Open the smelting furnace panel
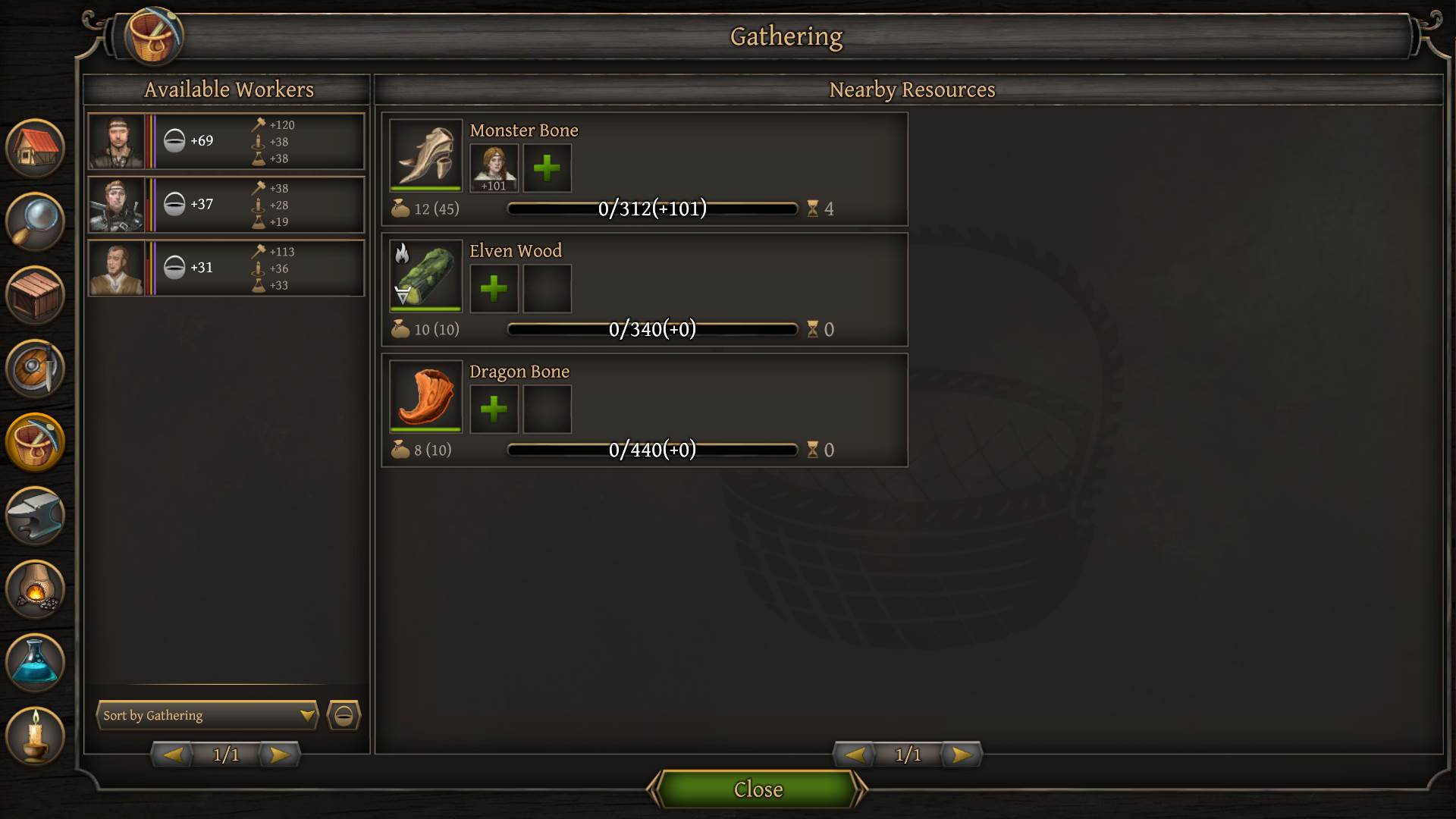The width and height of the screenshot is (1456, 819). pyautogui.click(x=35, y=589)
